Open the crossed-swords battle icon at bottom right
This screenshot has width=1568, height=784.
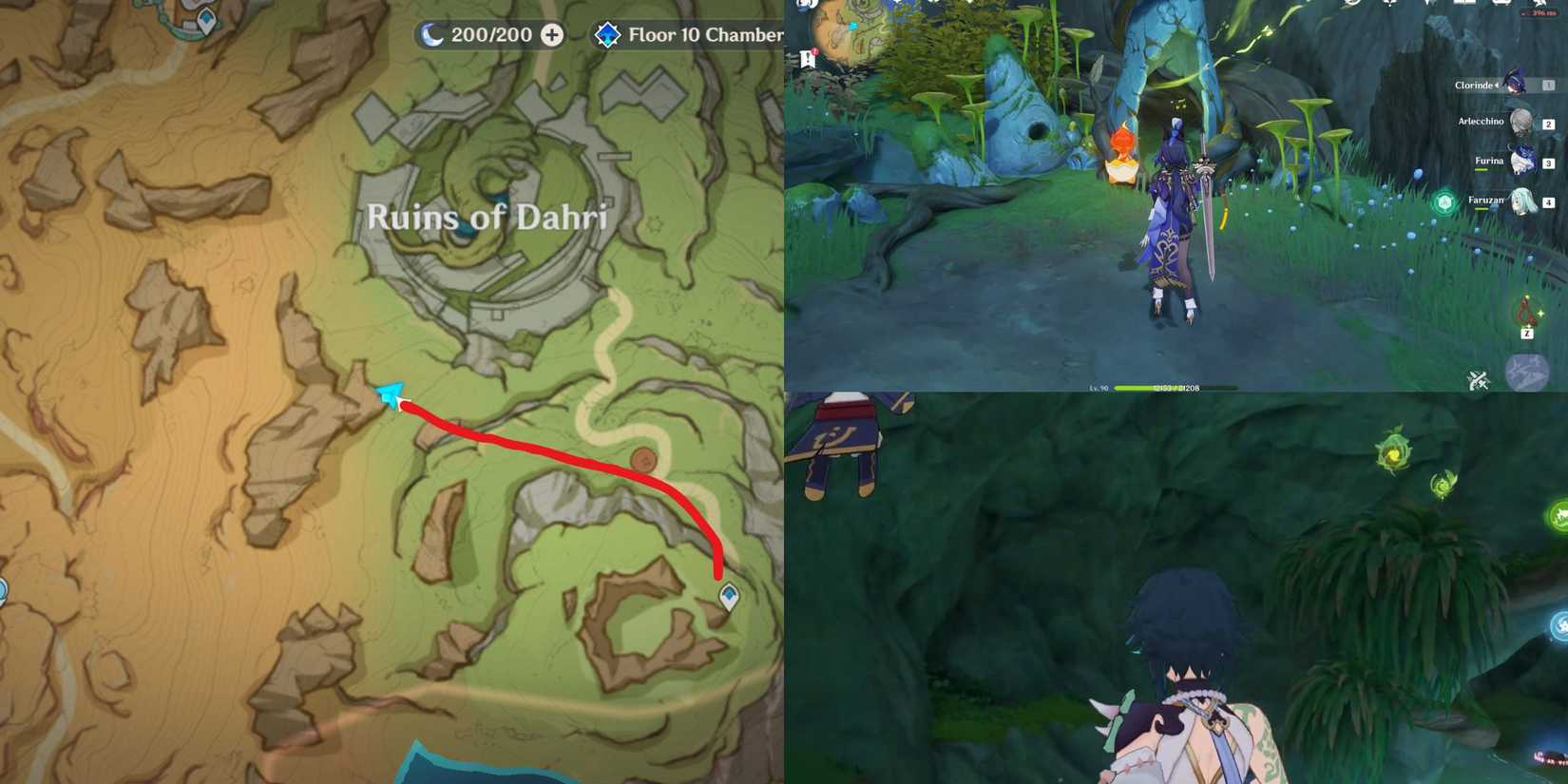1479,378
